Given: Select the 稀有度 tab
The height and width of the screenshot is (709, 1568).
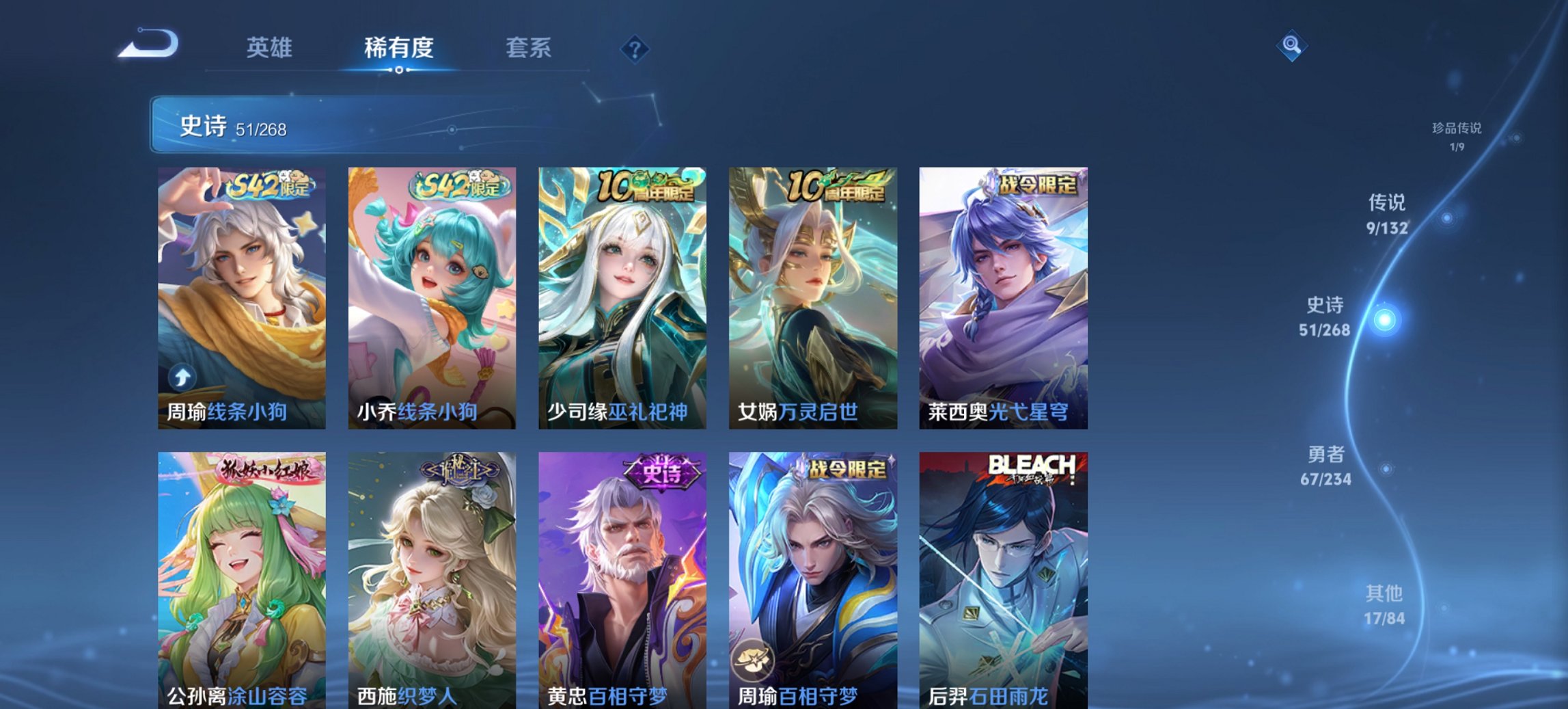Looking at the screenshot, I should [x=398, y=48].
